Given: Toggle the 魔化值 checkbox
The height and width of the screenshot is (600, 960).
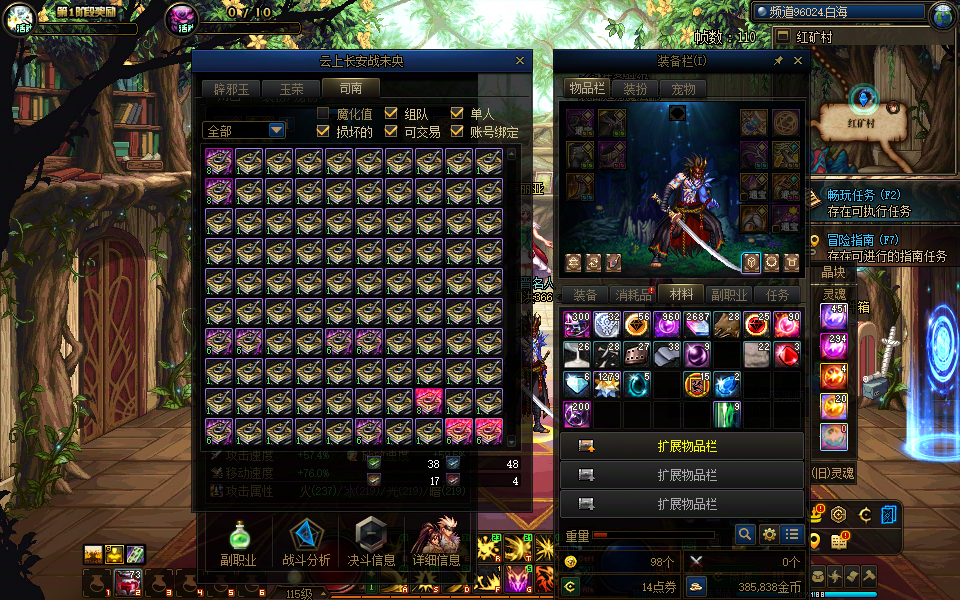Looking at the screenshot, I should [324, 114].
